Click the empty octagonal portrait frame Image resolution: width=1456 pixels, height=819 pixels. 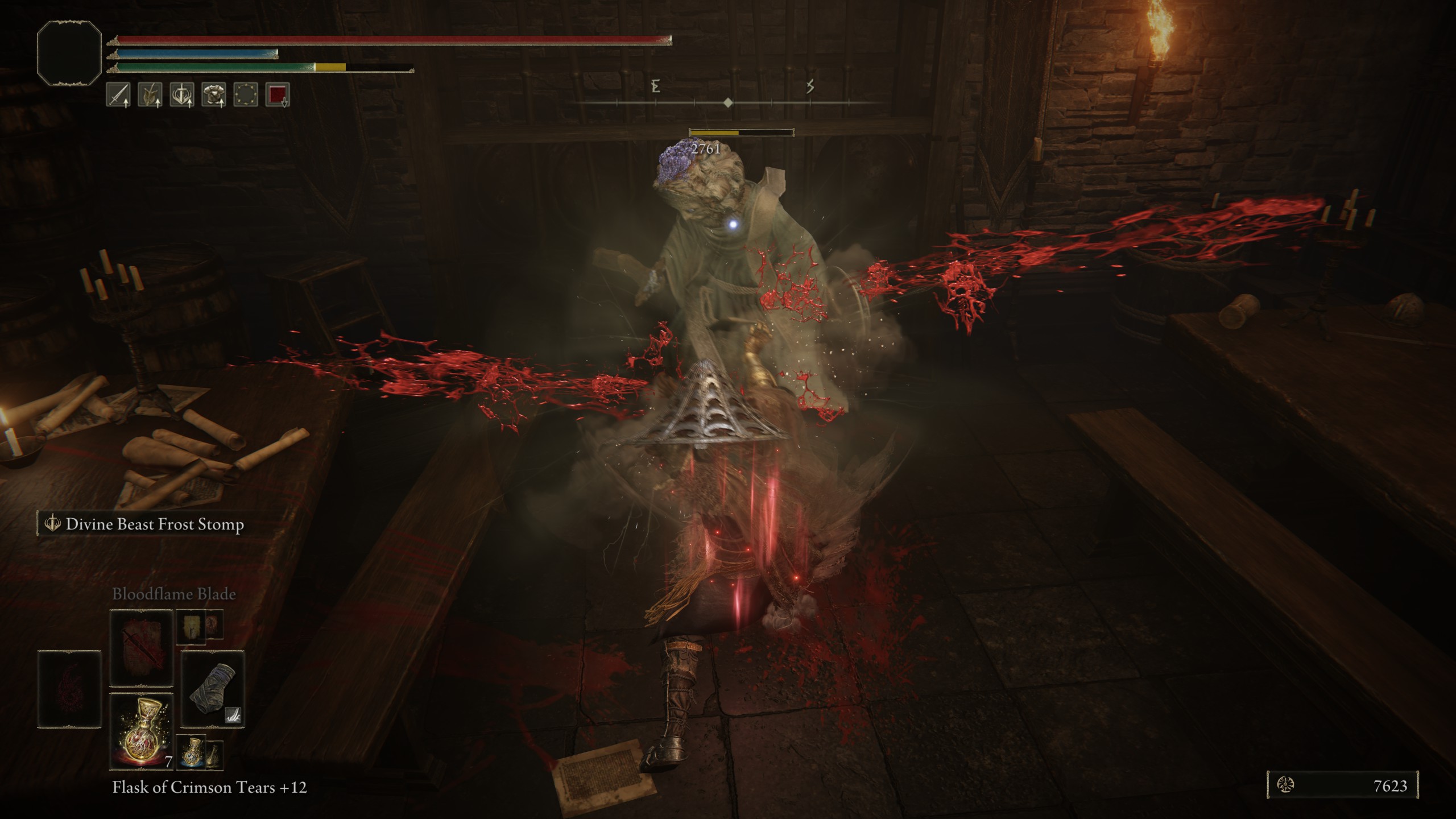click(x=69, y=53)
